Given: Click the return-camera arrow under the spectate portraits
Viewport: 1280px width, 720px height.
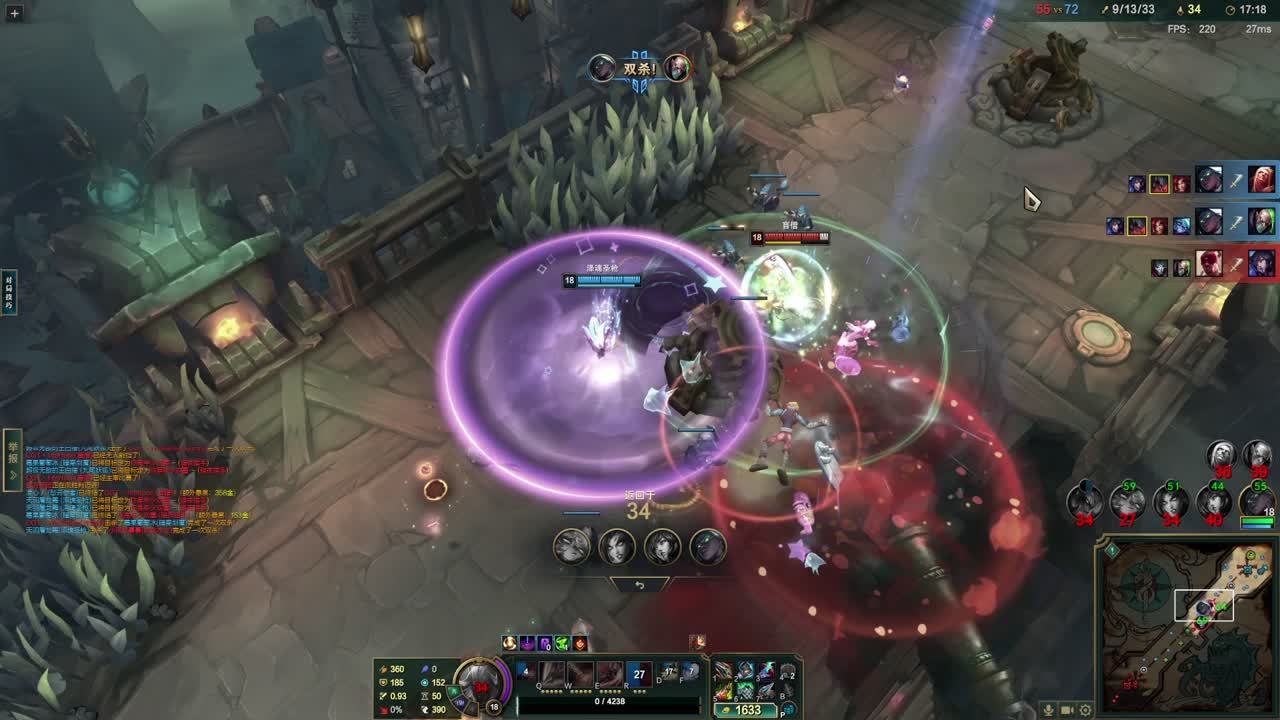Looking at the screenshot, I should click(x=640, y=585).
